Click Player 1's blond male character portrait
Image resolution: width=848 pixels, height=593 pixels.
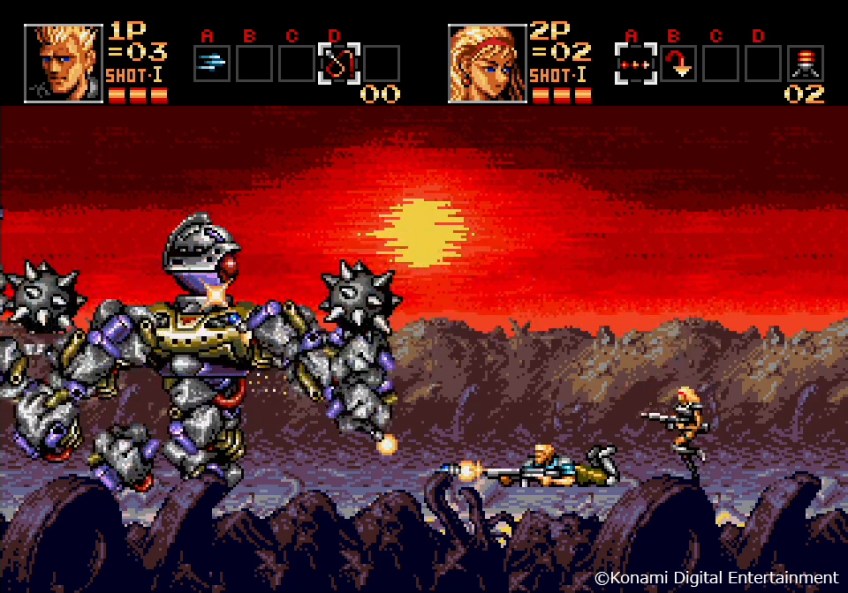pos(63,63)
